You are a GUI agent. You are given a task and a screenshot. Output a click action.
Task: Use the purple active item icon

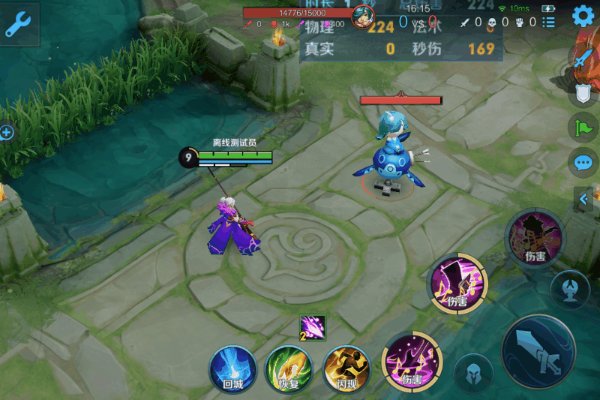coord(312,328)
